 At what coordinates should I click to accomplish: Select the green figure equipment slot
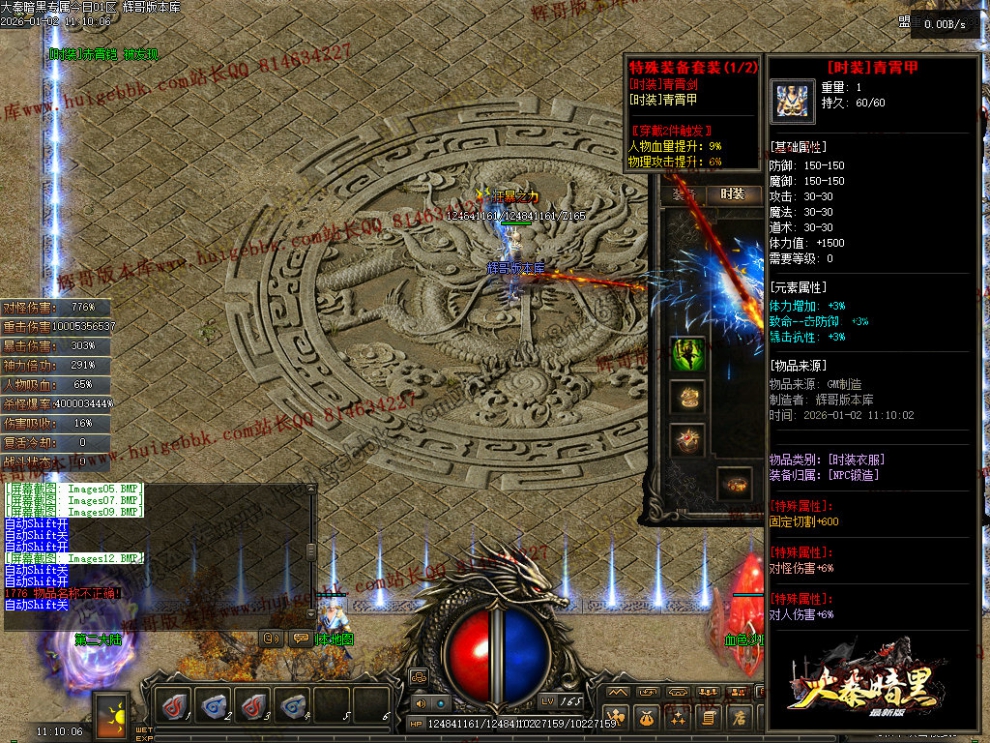pyautogui.click(x=687, y=354)
